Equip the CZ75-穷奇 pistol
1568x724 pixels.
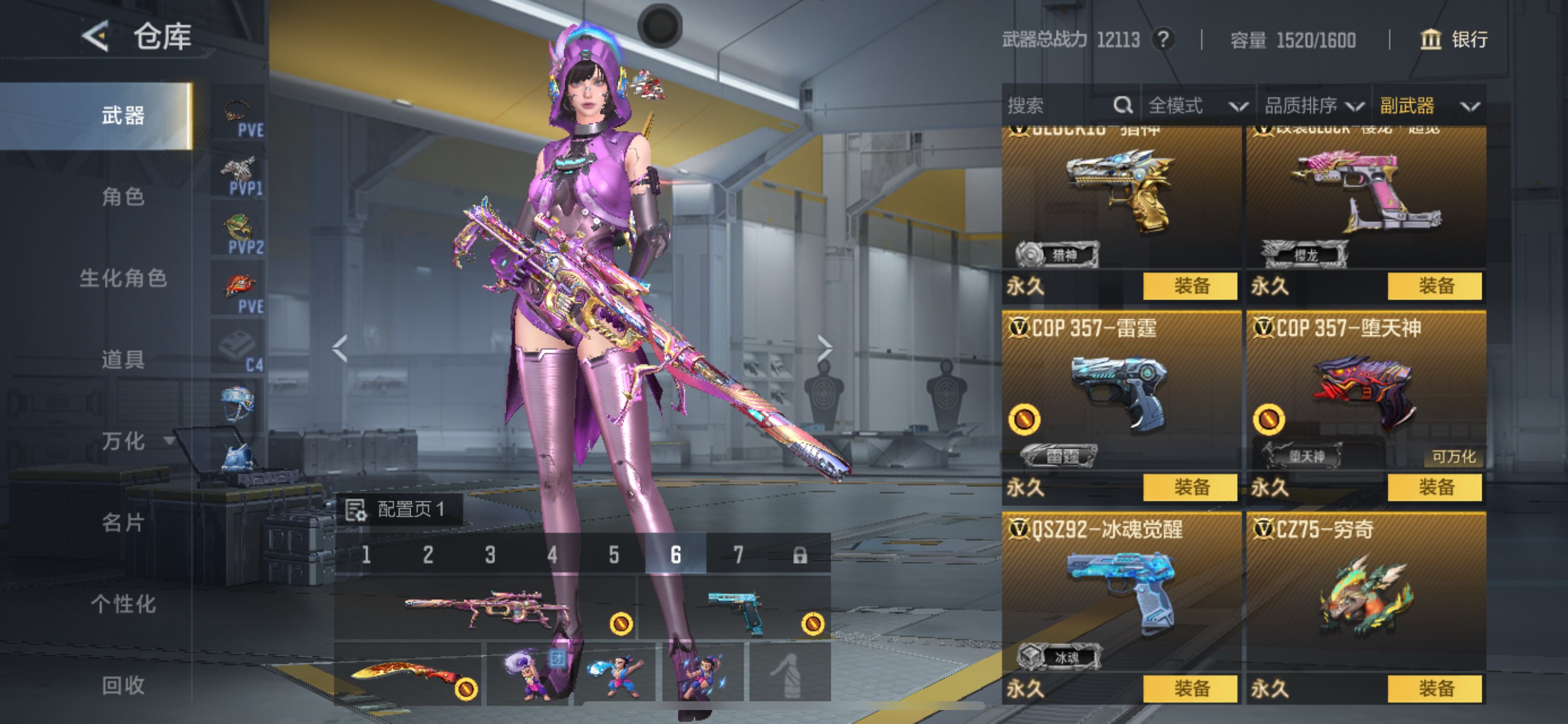pyautogui.click(x=1434, y=688)
